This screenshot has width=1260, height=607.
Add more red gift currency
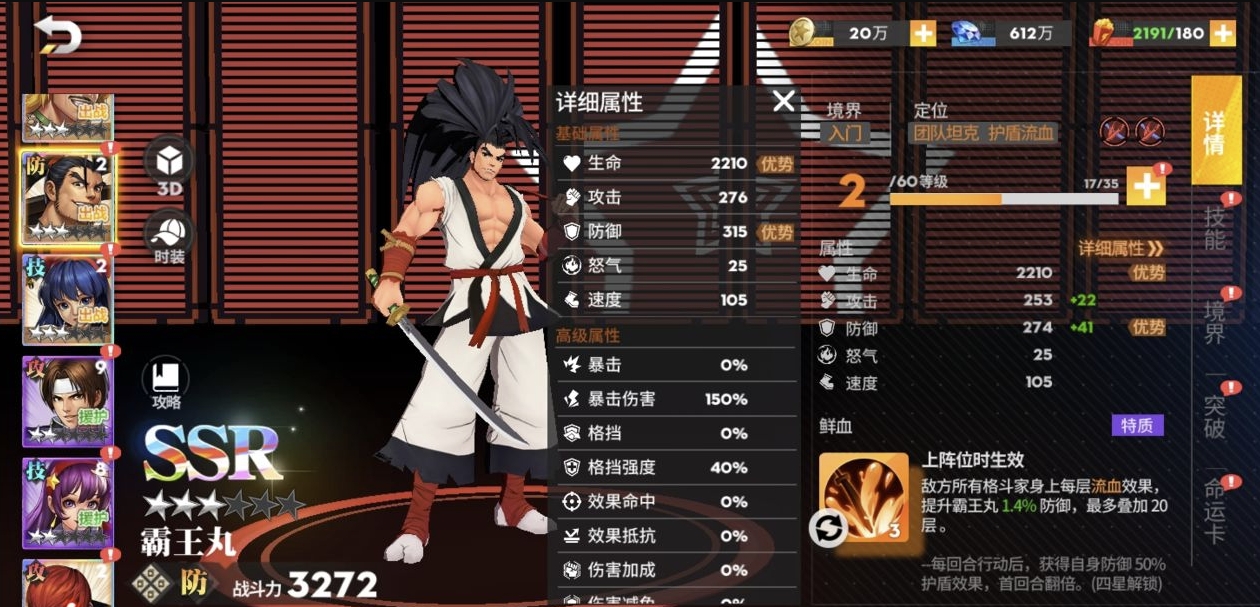(1222, 33)
